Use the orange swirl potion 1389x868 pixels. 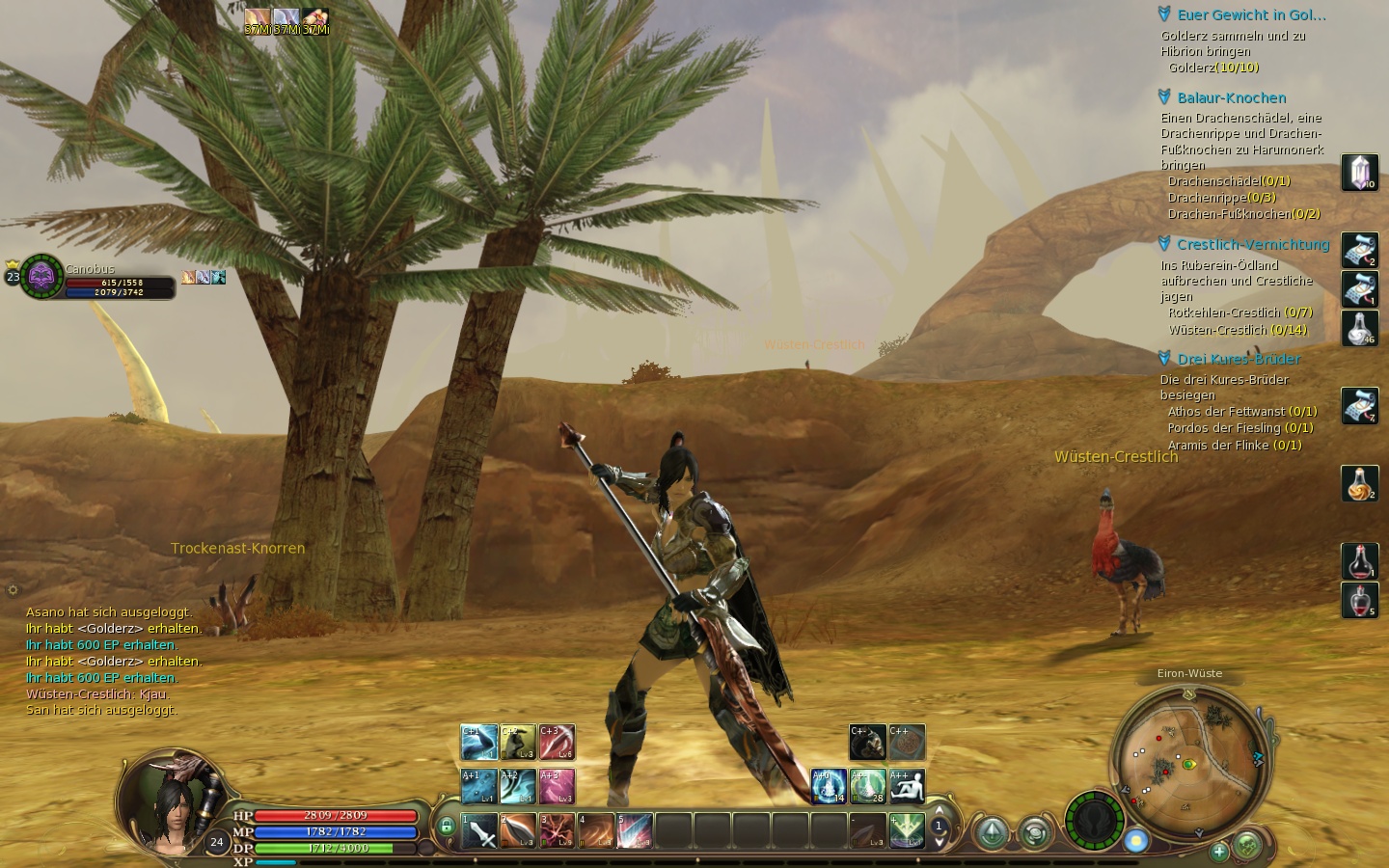[x=1359, y=483]
